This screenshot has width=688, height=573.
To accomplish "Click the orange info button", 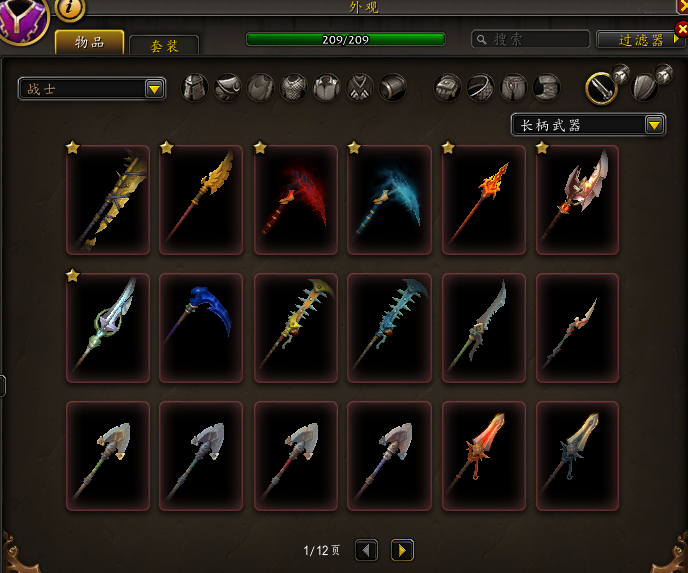I will pos(70,8).
